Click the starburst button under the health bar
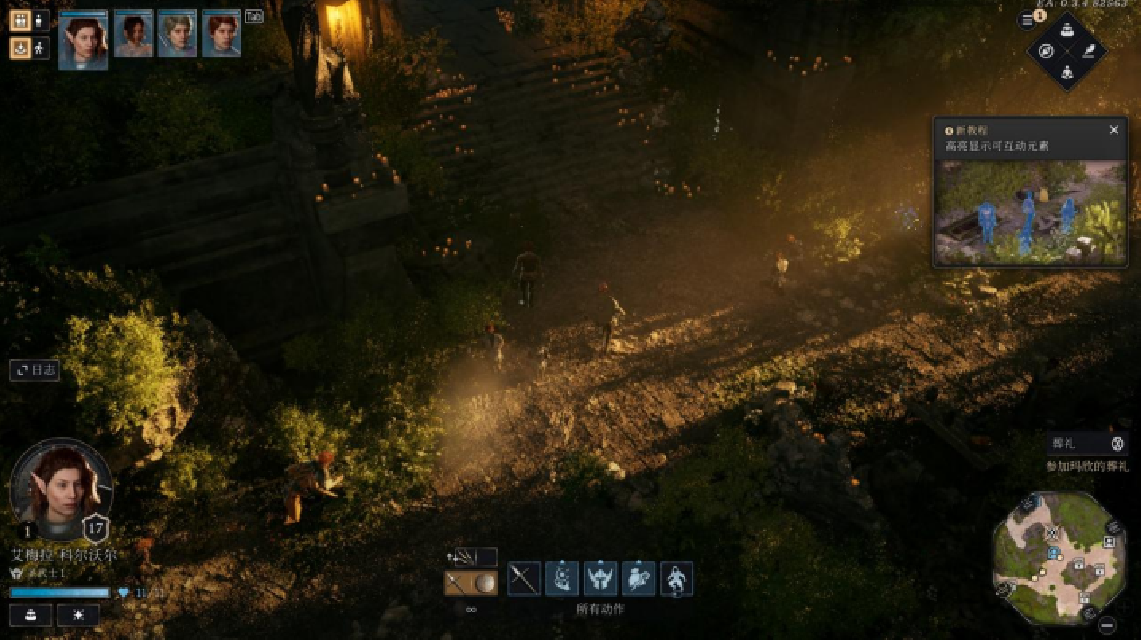1141x640 pixels. point(77,615)
